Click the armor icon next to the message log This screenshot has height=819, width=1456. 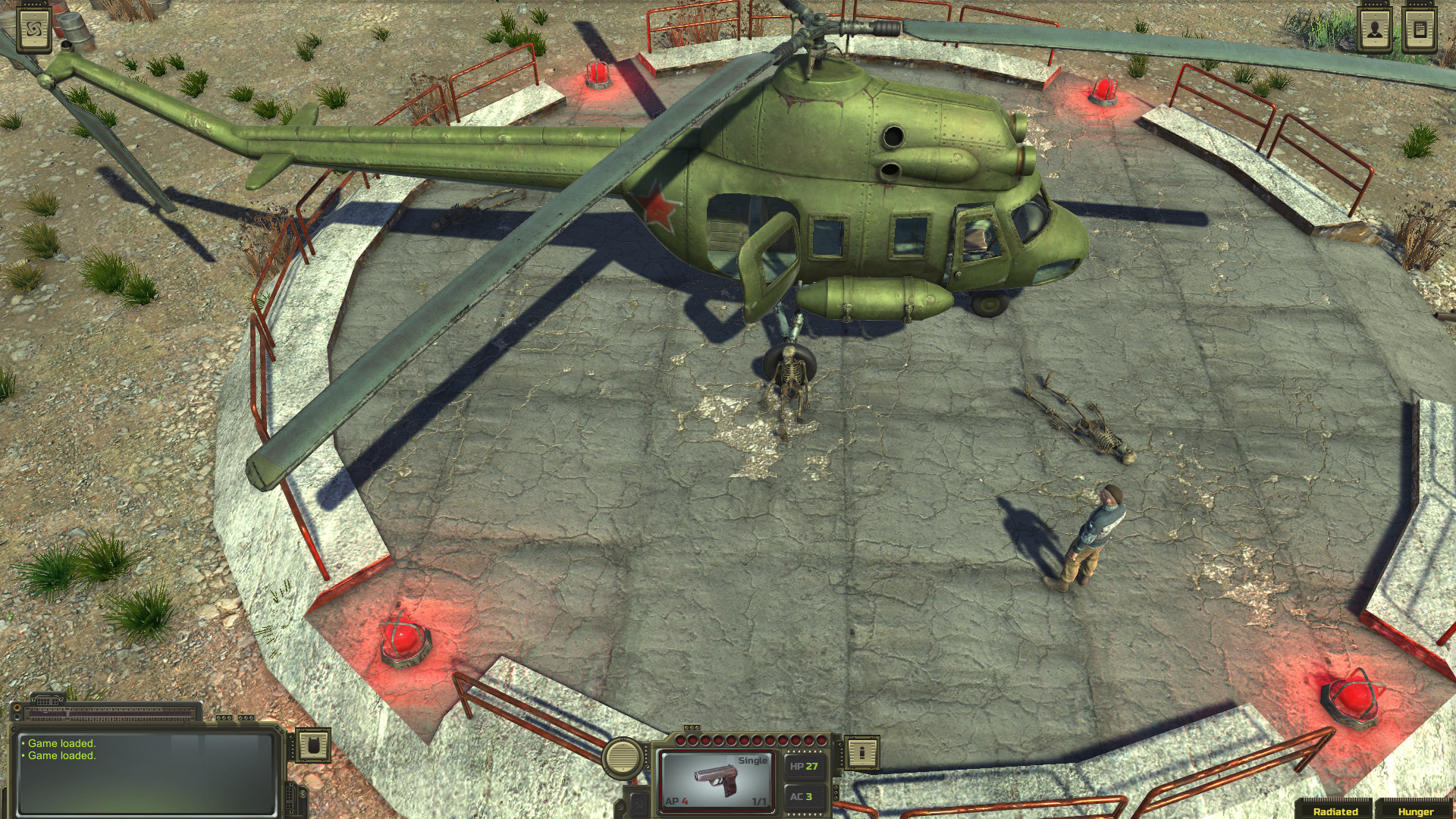click(x=312, y=746)
